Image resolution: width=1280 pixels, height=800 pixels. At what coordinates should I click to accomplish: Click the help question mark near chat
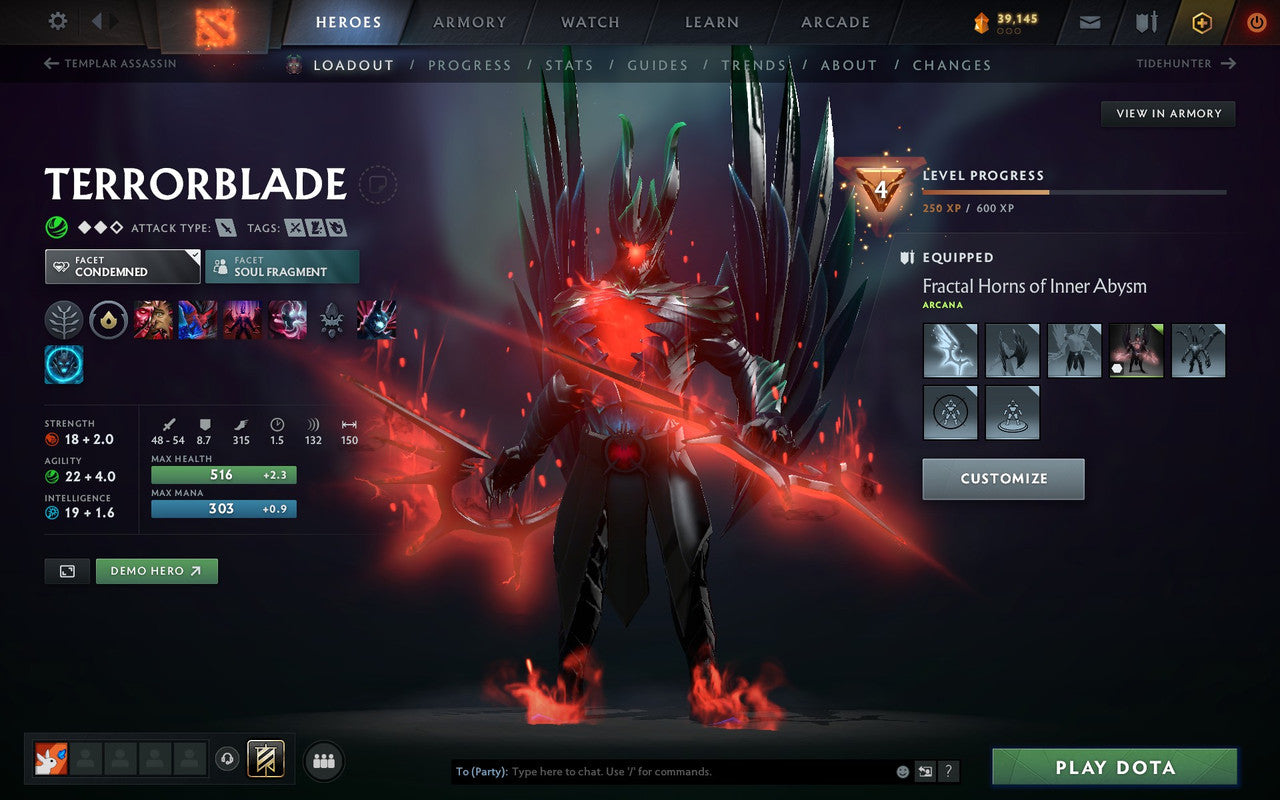948,771
